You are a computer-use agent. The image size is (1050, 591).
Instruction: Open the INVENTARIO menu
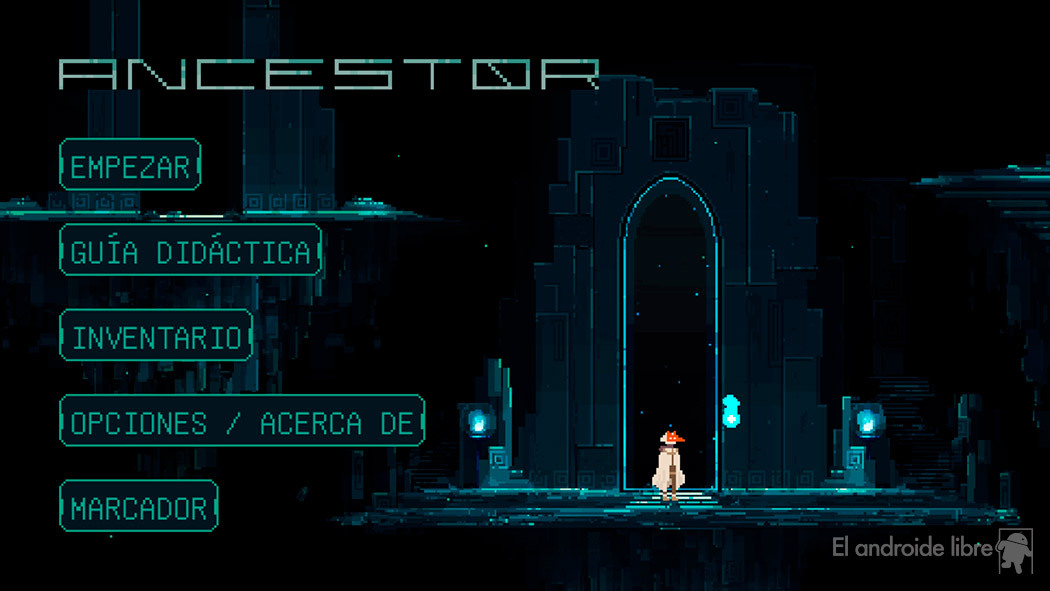click(x=156, y=336)
